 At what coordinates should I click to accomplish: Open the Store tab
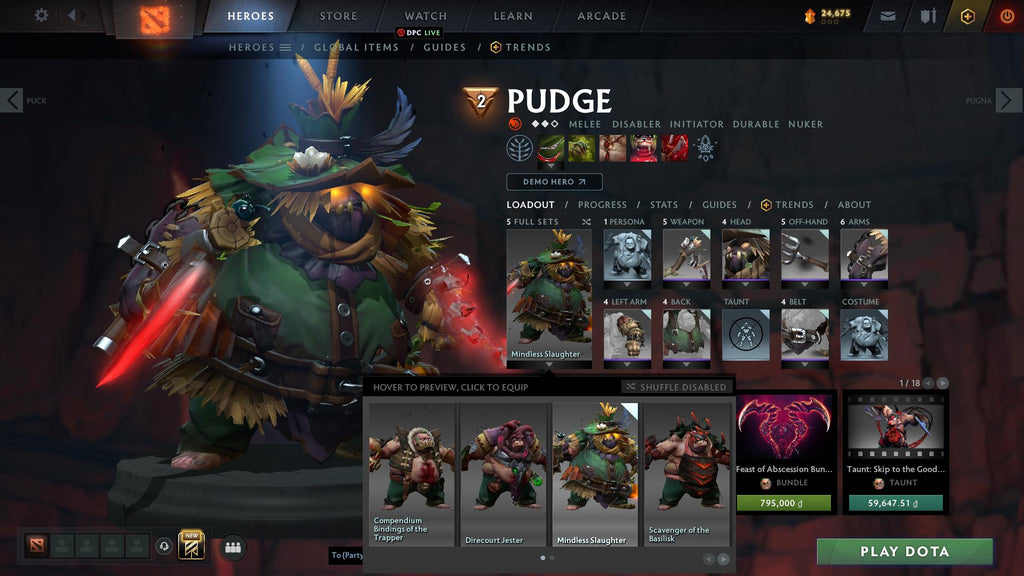(x=338, y=16)
